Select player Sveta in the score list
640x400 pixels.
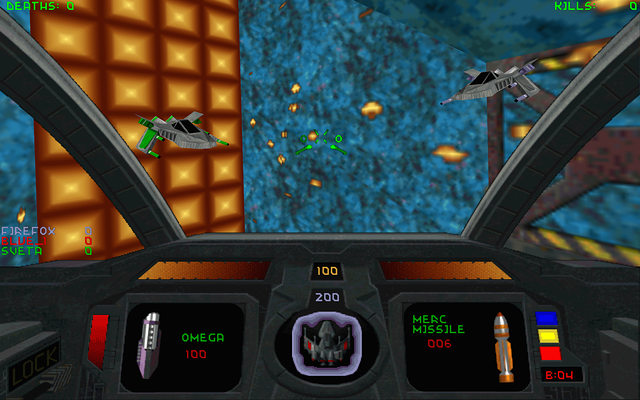[x=22, y=251]
